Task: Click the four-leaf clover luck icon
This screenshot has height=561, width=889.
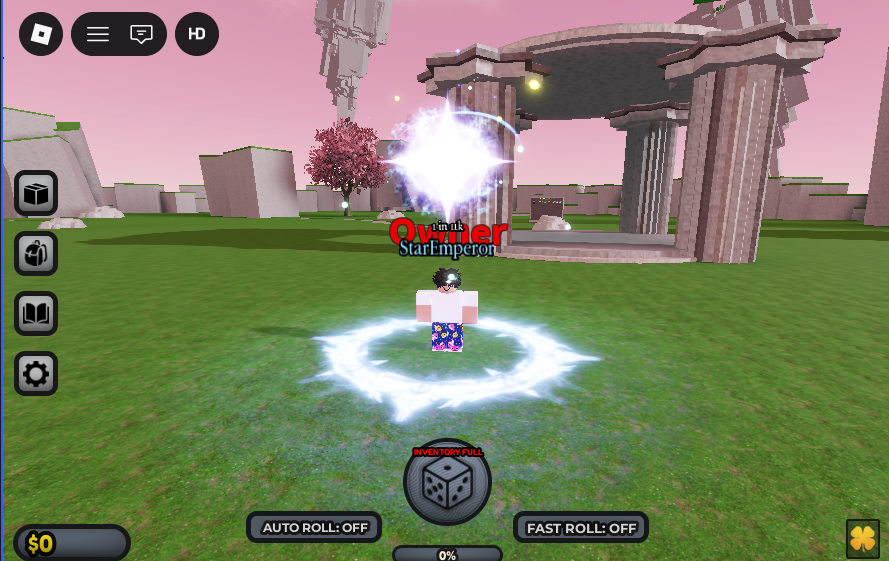Action: point(862,538)
